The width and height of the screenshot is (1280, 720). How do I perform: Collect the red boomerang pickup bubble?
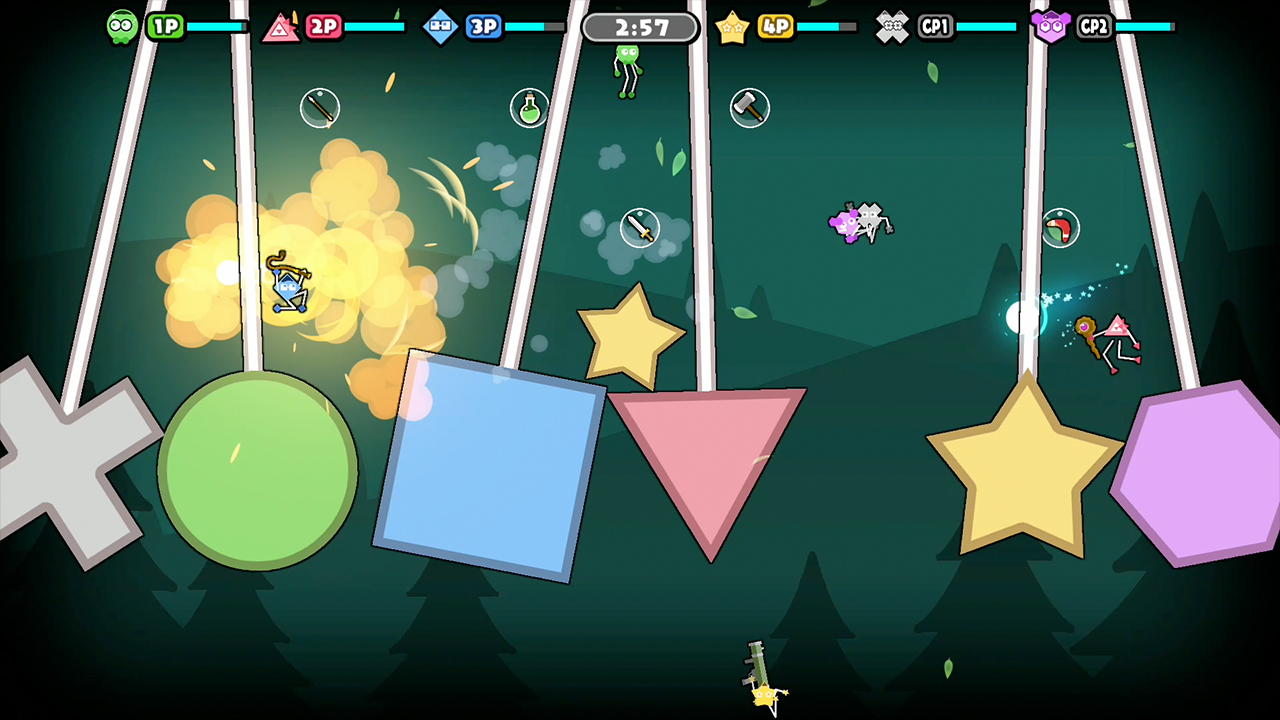click(1060, 228)
